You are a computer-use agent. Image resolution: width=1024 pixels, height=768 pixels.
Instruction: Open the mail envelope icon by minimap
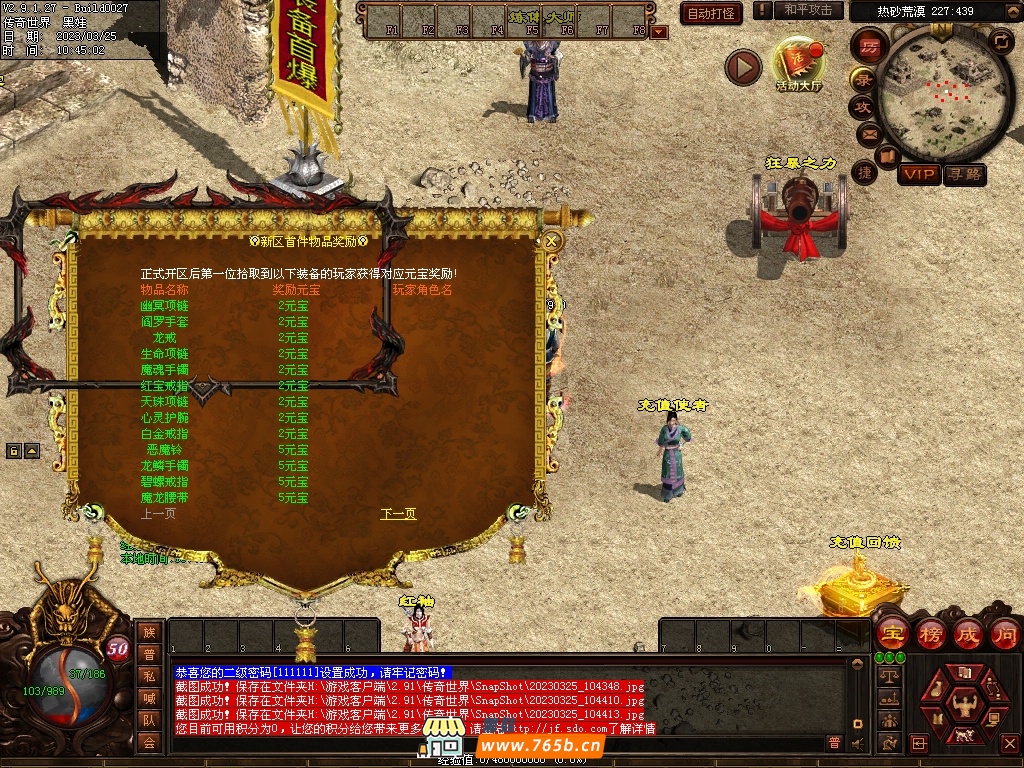(868, 133)
